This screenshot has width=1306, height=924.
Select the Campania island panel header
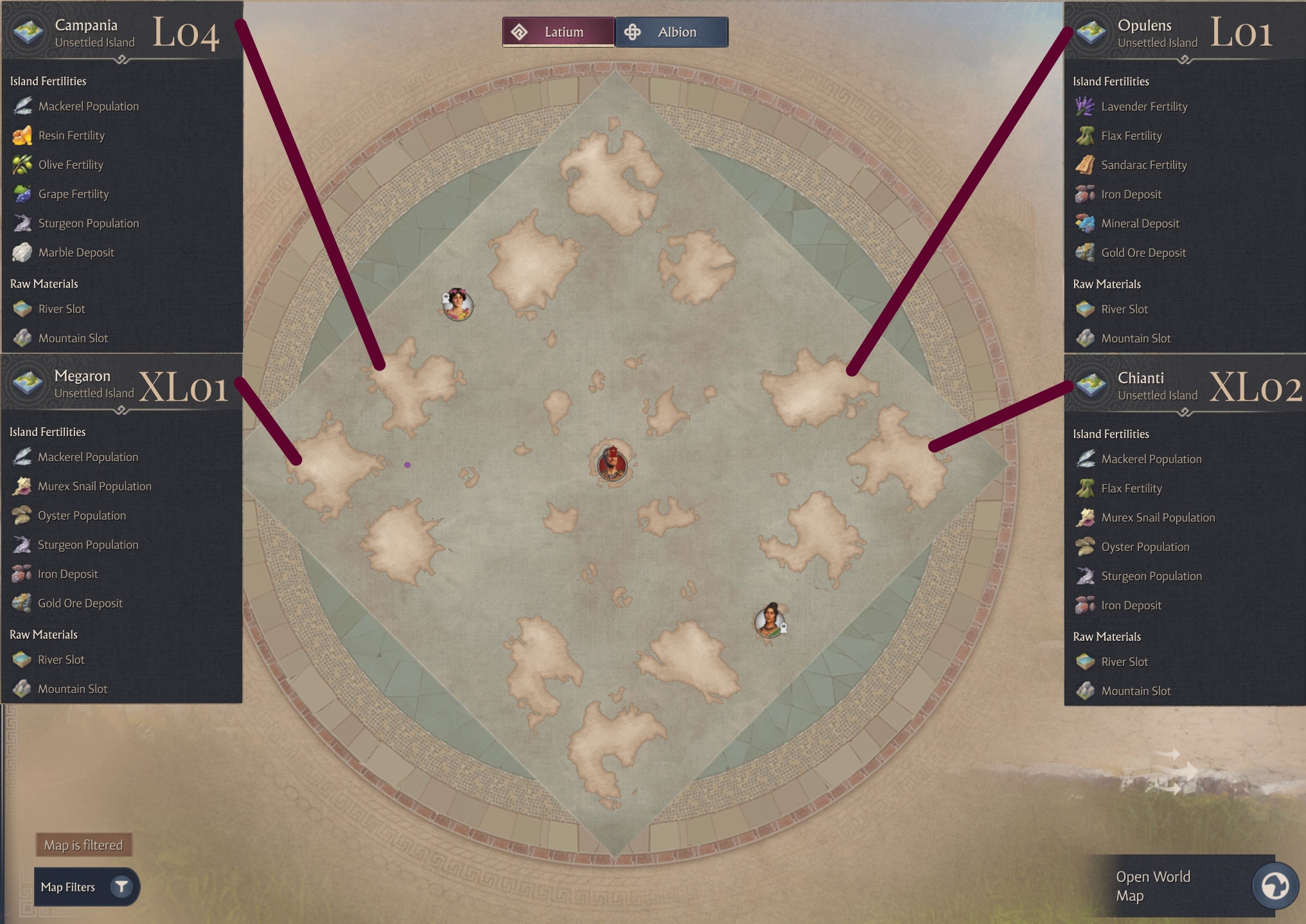point(95,33)
